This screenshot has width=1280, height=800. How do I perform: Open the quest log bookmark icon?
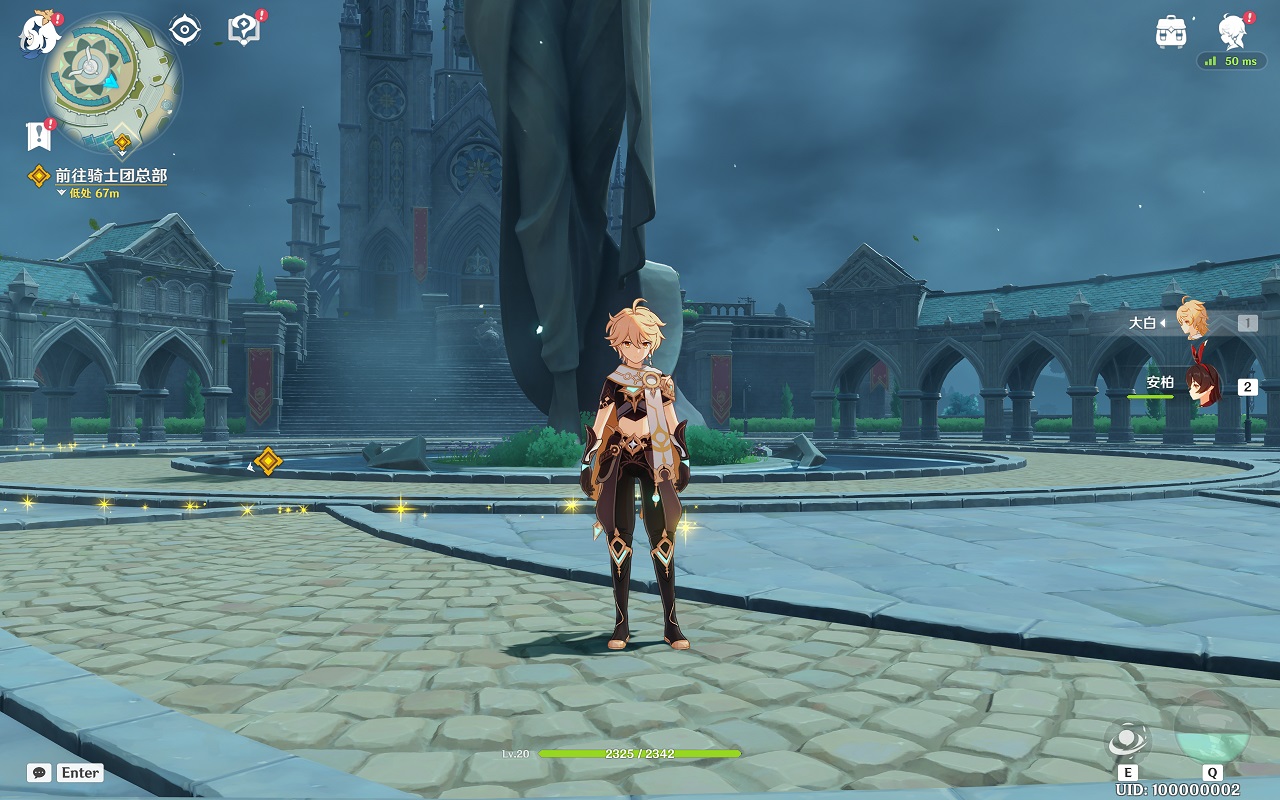(x=38, y=135)
